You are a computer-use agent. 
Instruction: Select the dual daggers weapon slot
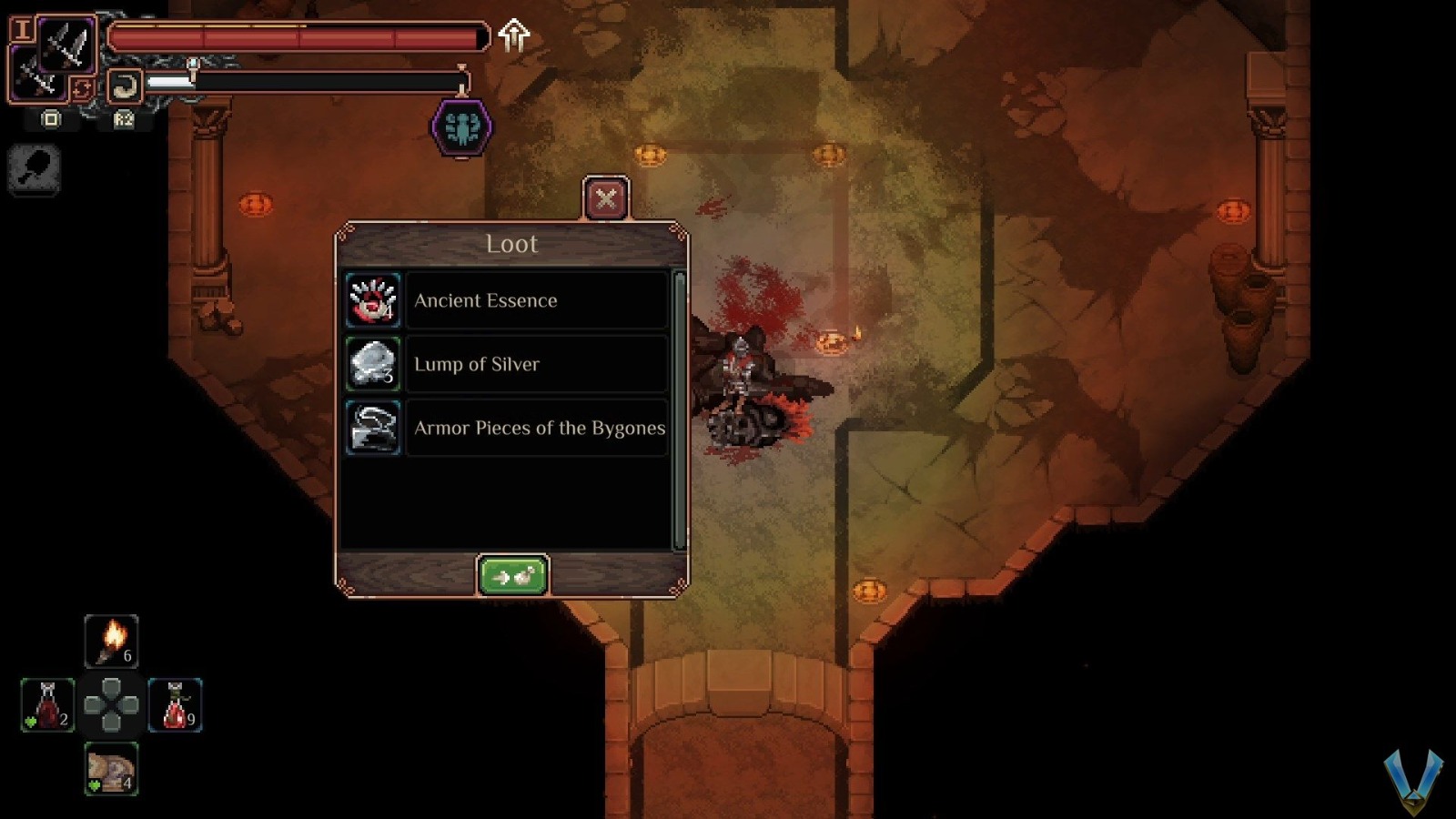(x=66, y=44)
